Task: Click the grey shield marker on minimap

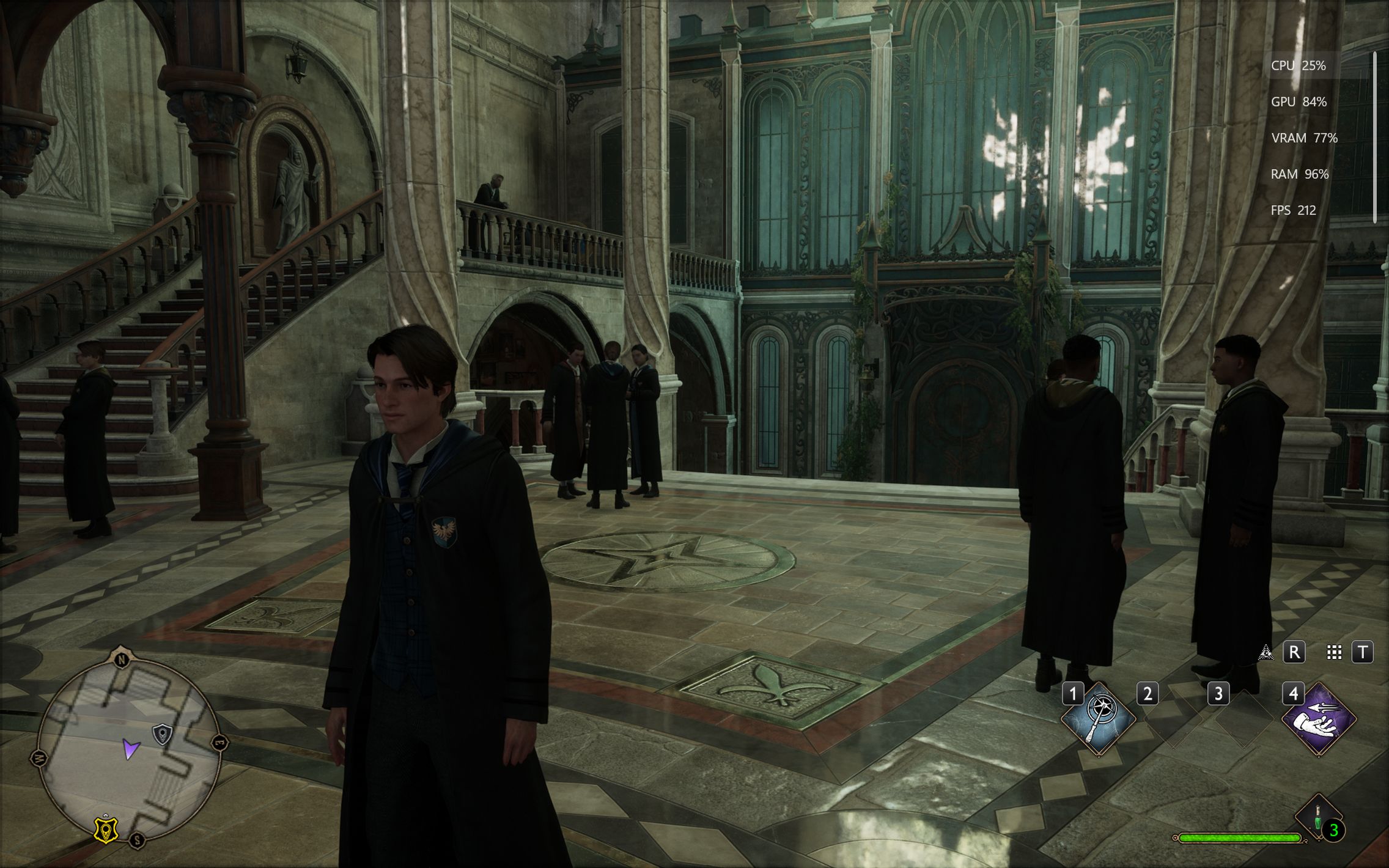Action: click(x=162, y=734)
